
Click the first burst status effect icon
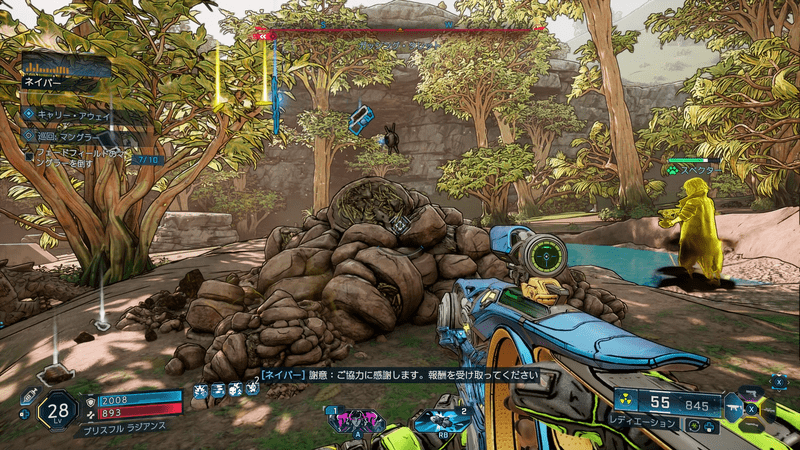(201, 390)
